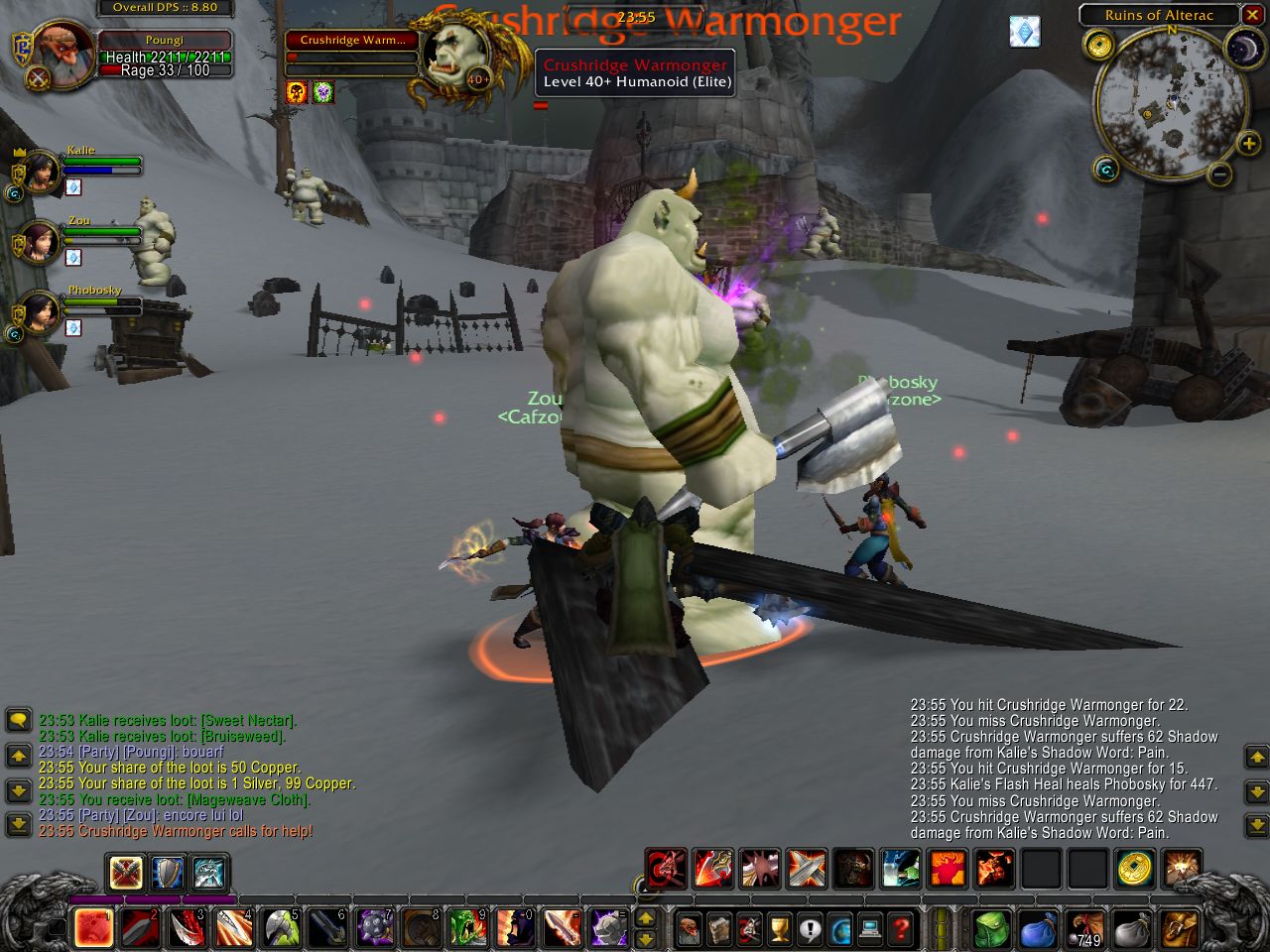The image size is (1270, 952).
Task: Activate the spiked mace ability in slot 7
Action: pyautogui.click(x=375, y=927)
